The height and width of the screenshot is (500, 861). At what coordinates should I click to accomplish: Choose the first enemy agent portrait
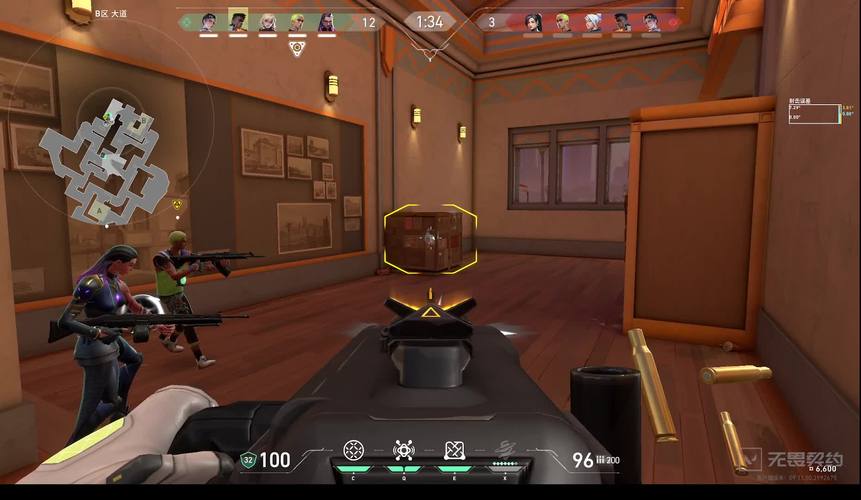533,22
